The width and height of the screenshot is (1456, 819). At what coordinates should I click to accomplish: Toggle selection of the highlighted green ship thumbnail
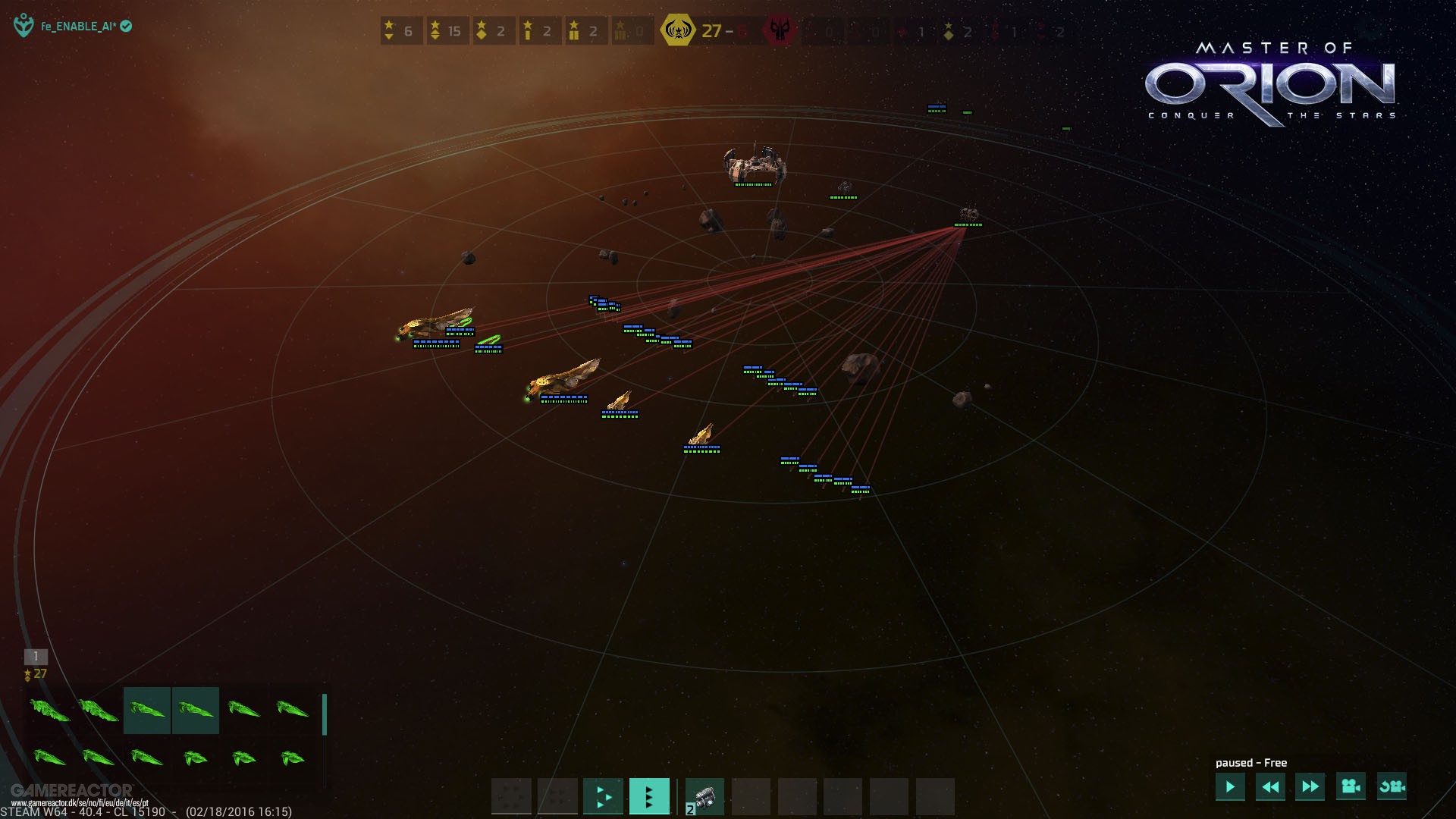(x=147, y=711)
